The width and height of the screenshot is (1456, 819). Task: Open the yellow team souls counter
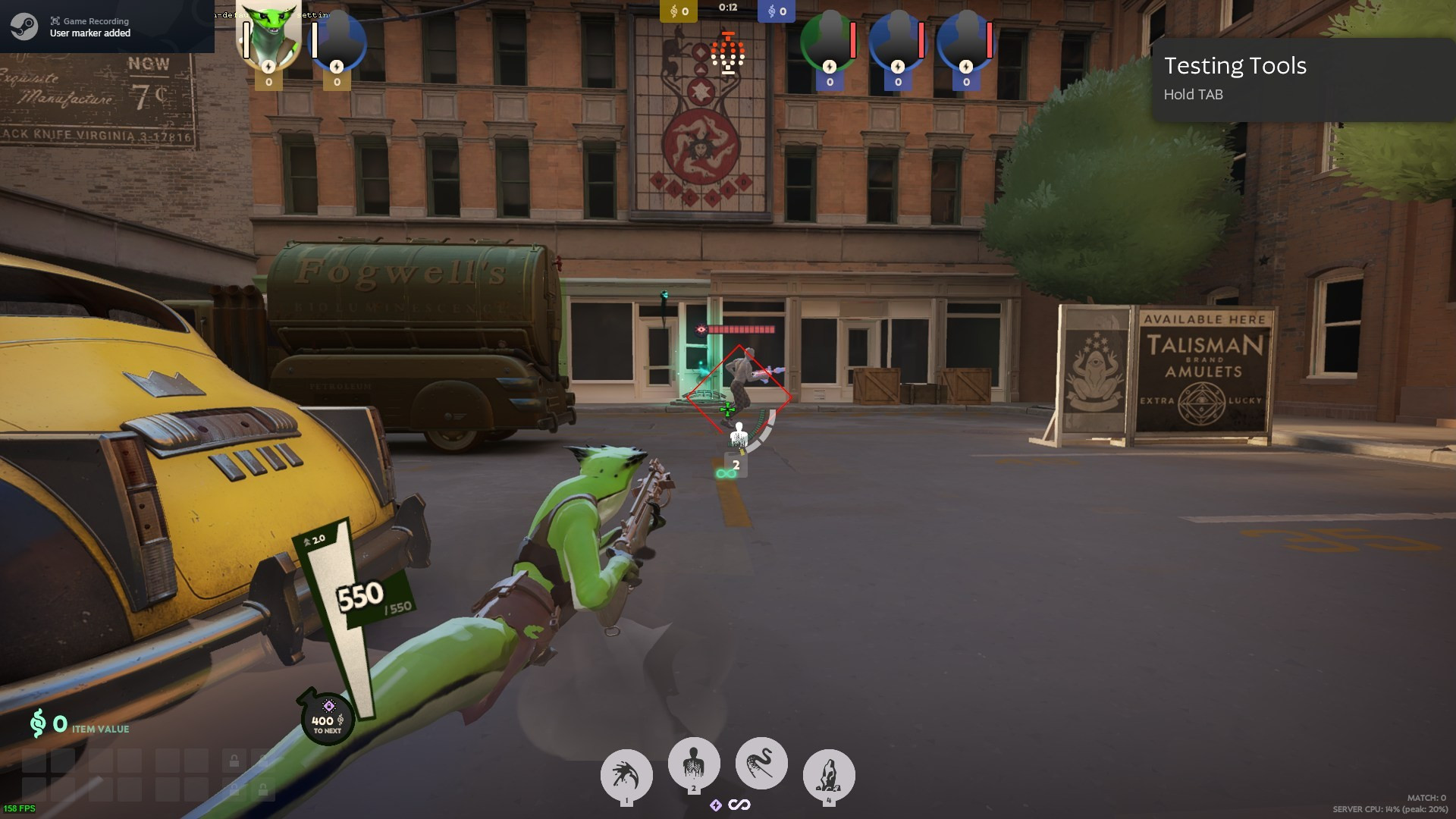(x=678, y=11)
